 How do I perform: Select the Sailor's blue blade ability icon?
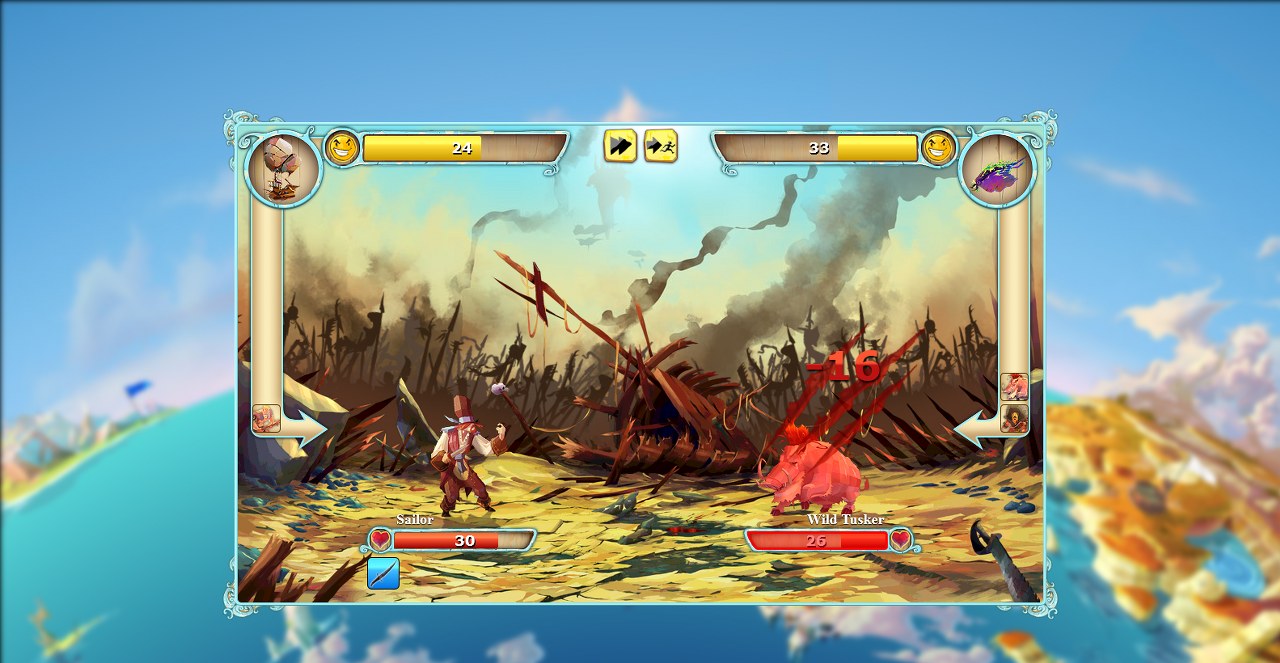point(383,573)
